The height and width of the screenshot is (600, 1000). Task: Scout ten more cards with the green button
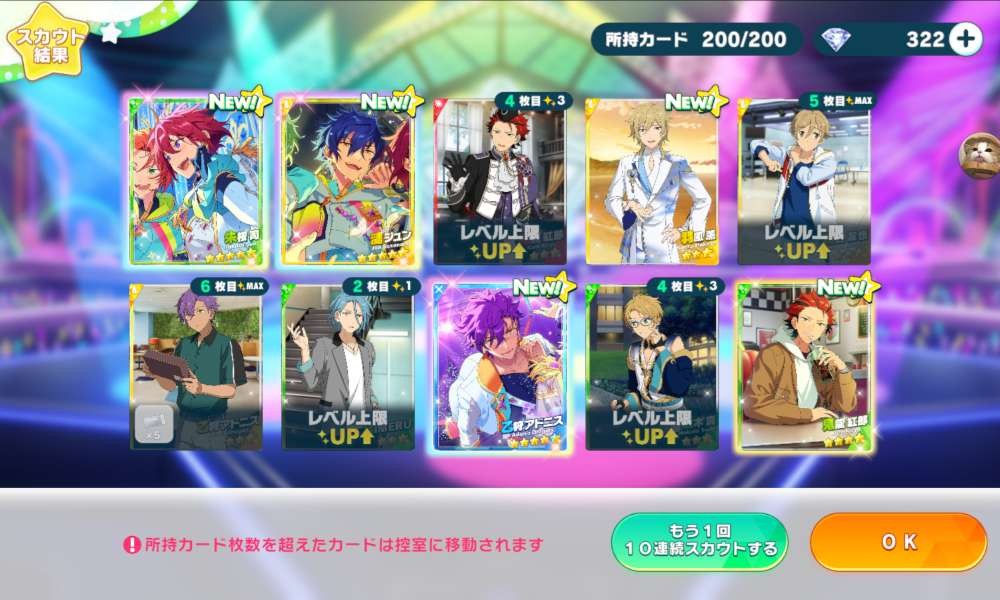(699, 542)
